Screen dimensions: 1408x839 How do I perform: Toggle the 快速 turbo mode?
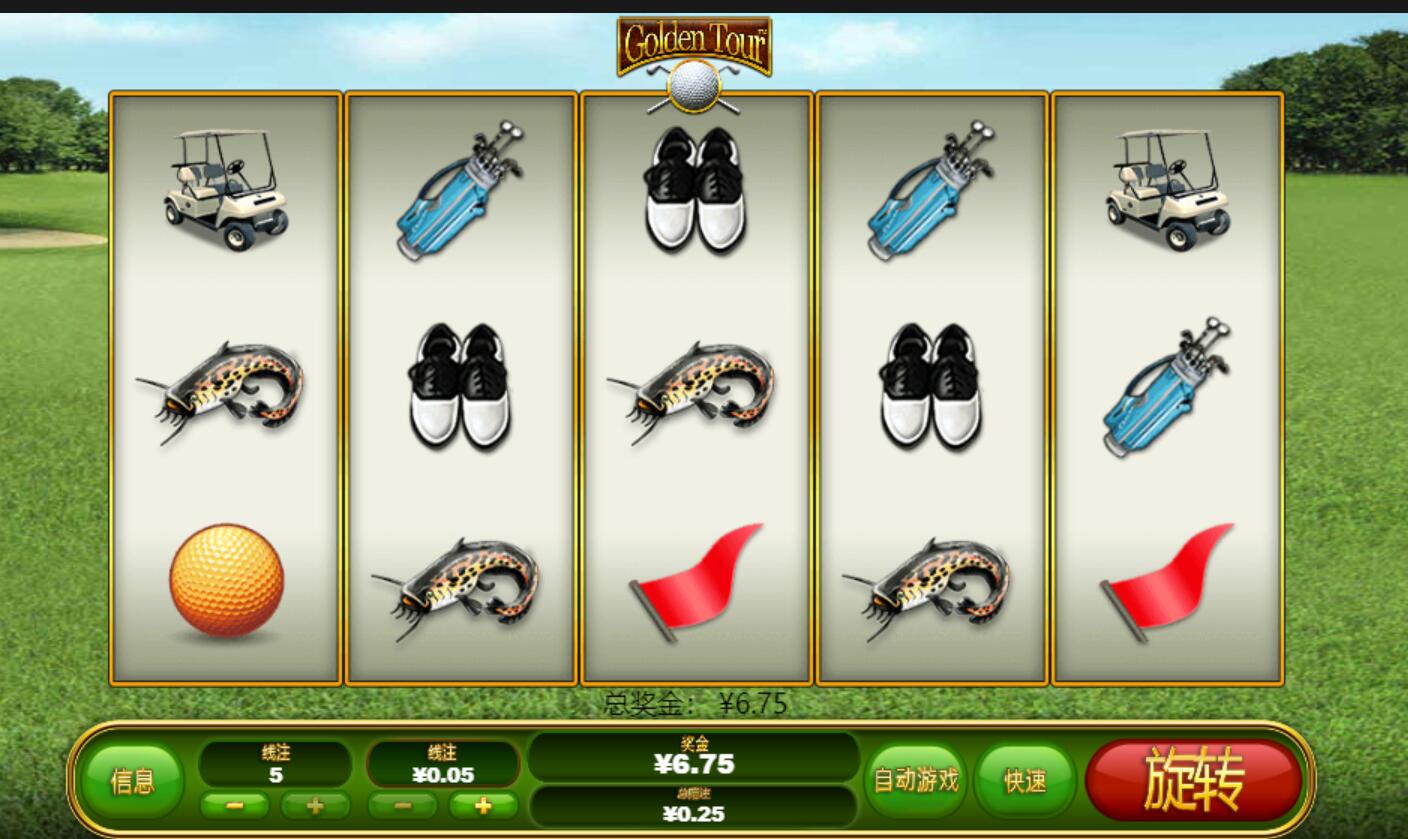click(1025, 780)
